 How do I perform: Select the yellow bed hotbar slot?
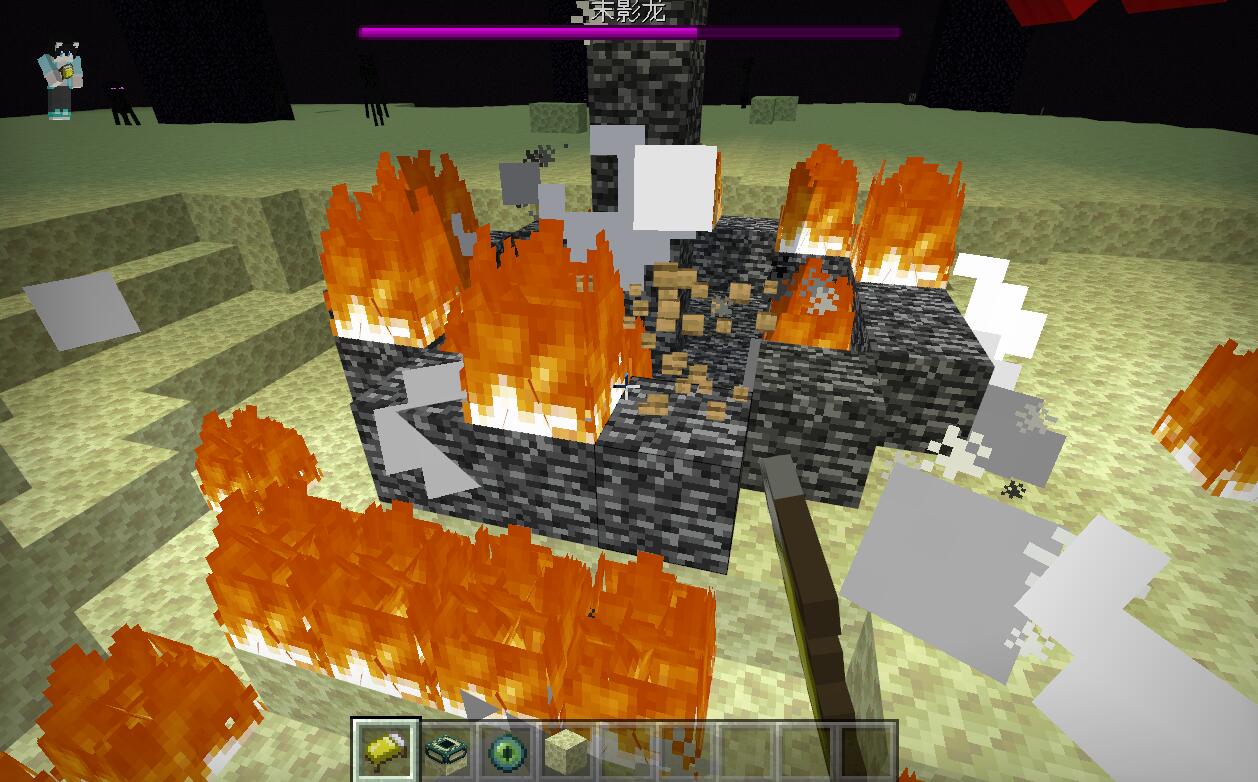pyautogui.click(x=386, y=749)
